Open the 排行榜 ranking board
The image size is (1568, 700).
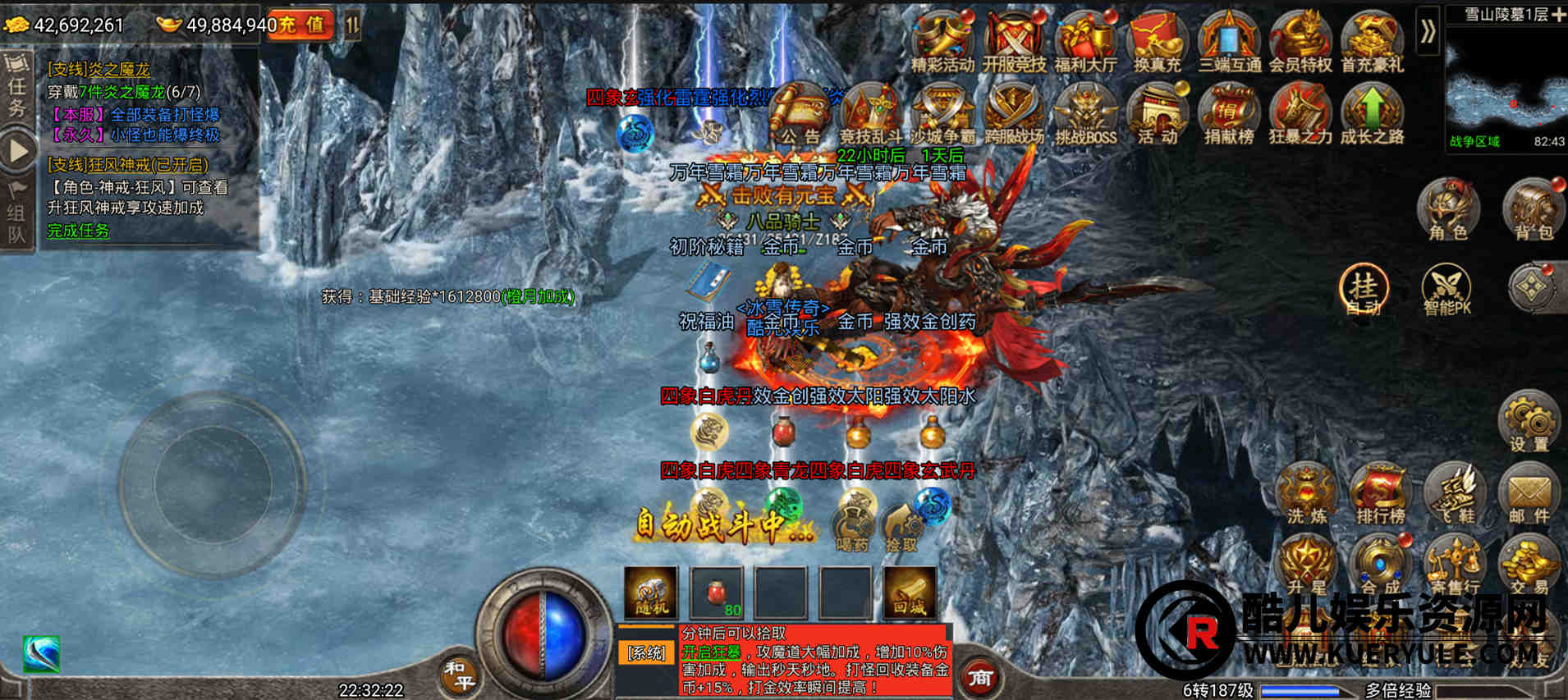coord(1380,494)
